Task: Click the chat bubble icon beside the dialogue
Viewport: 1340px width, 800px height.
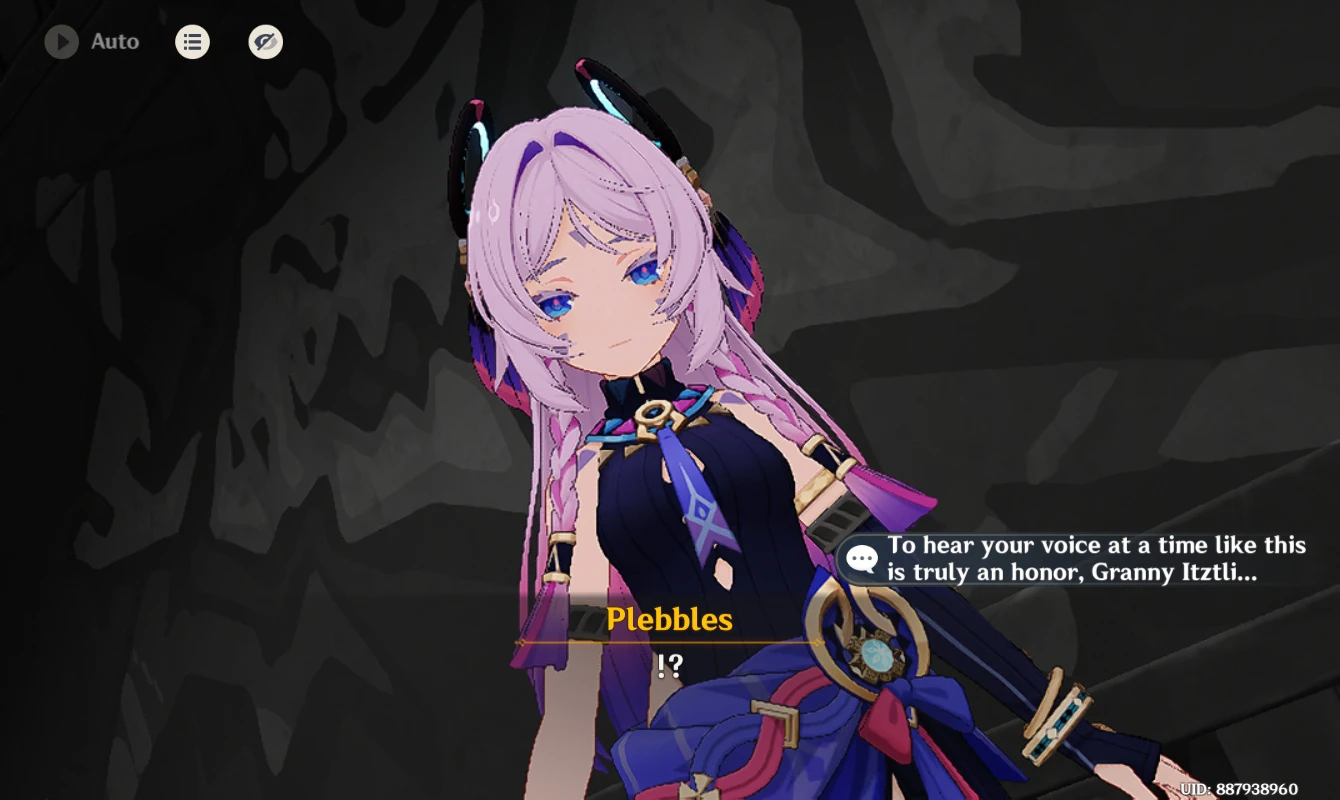Action: 860,558
